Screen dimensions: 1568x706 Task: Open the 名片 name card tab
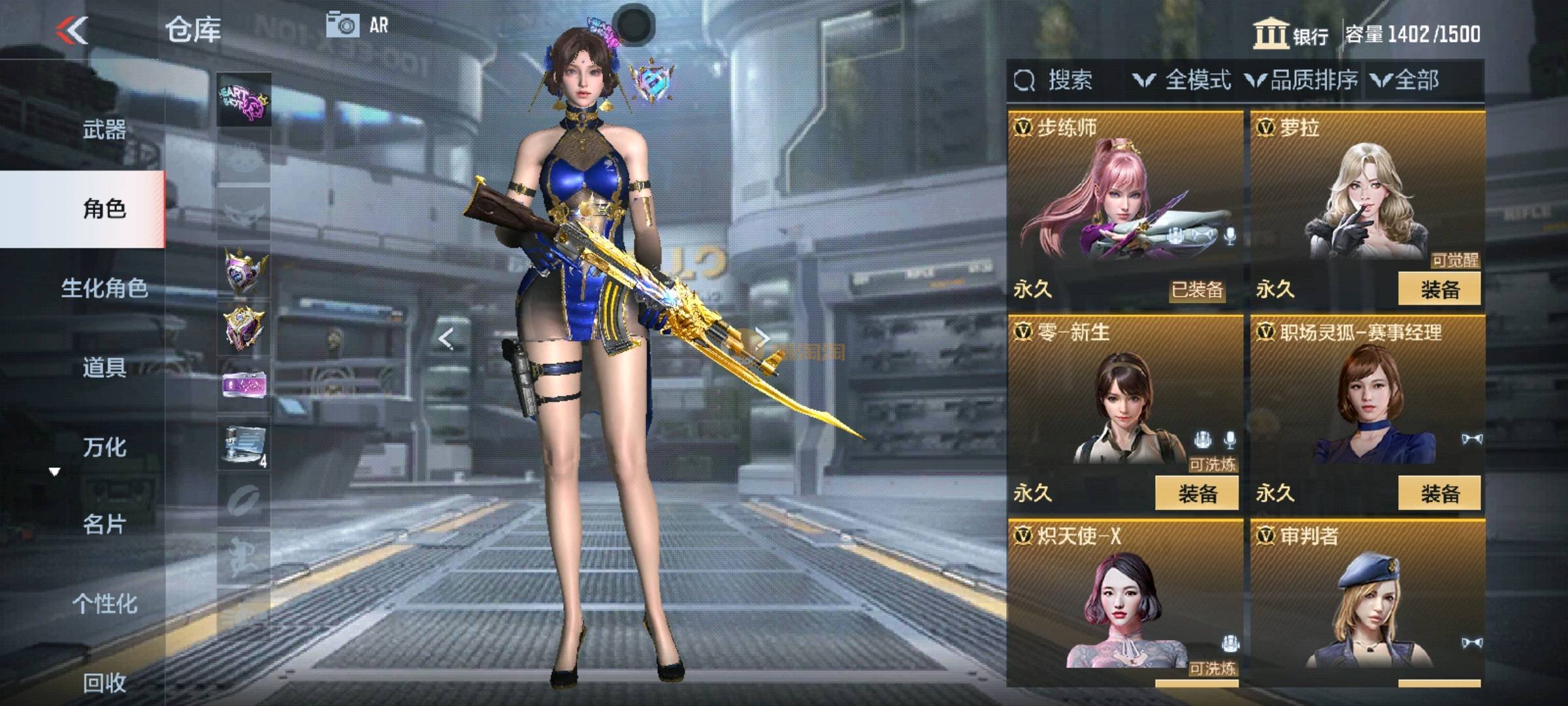point(104,524)
